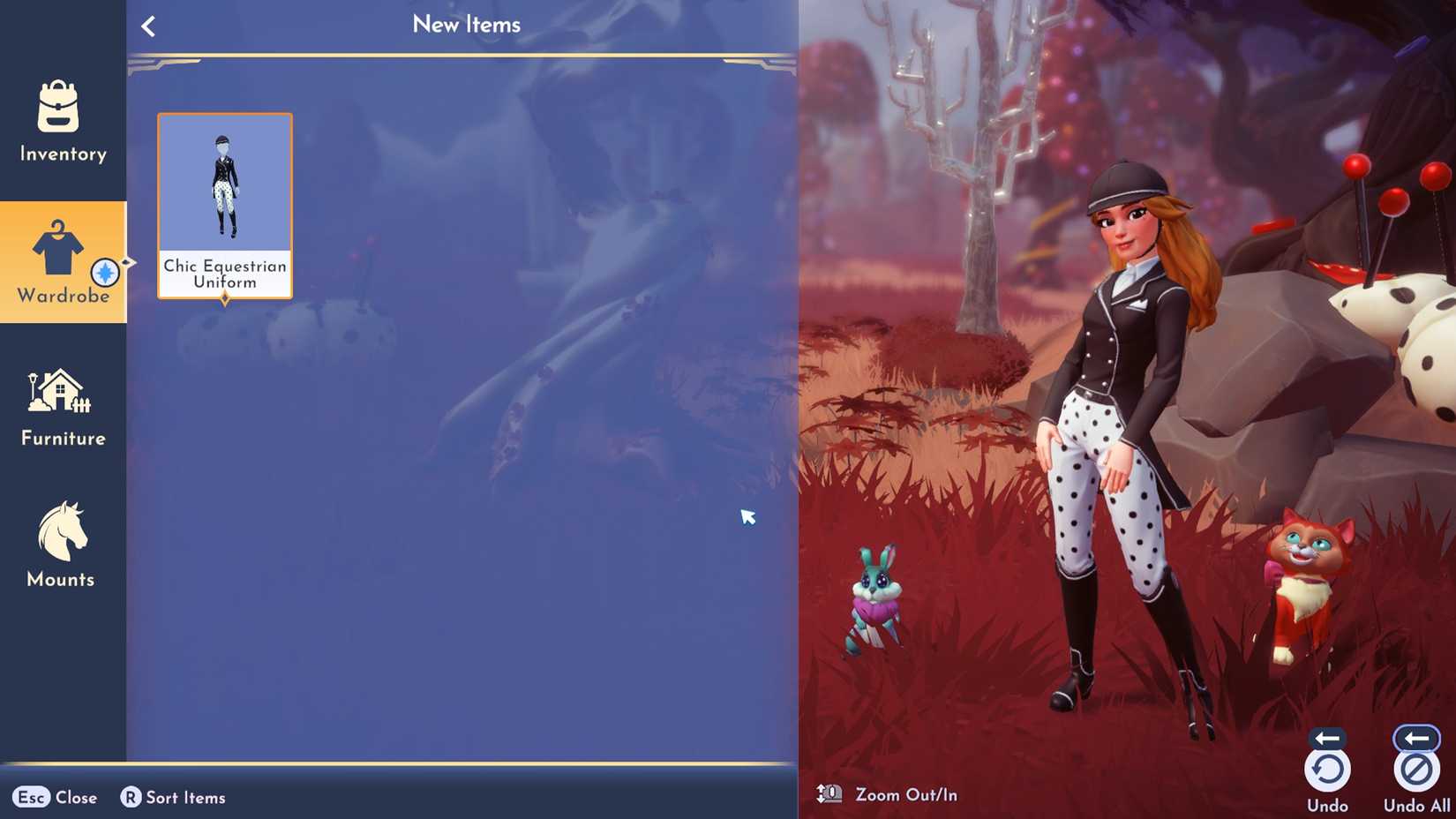1456x819 pixels.
Task: Sort the wardrobe items
Action: coord(173,797)
